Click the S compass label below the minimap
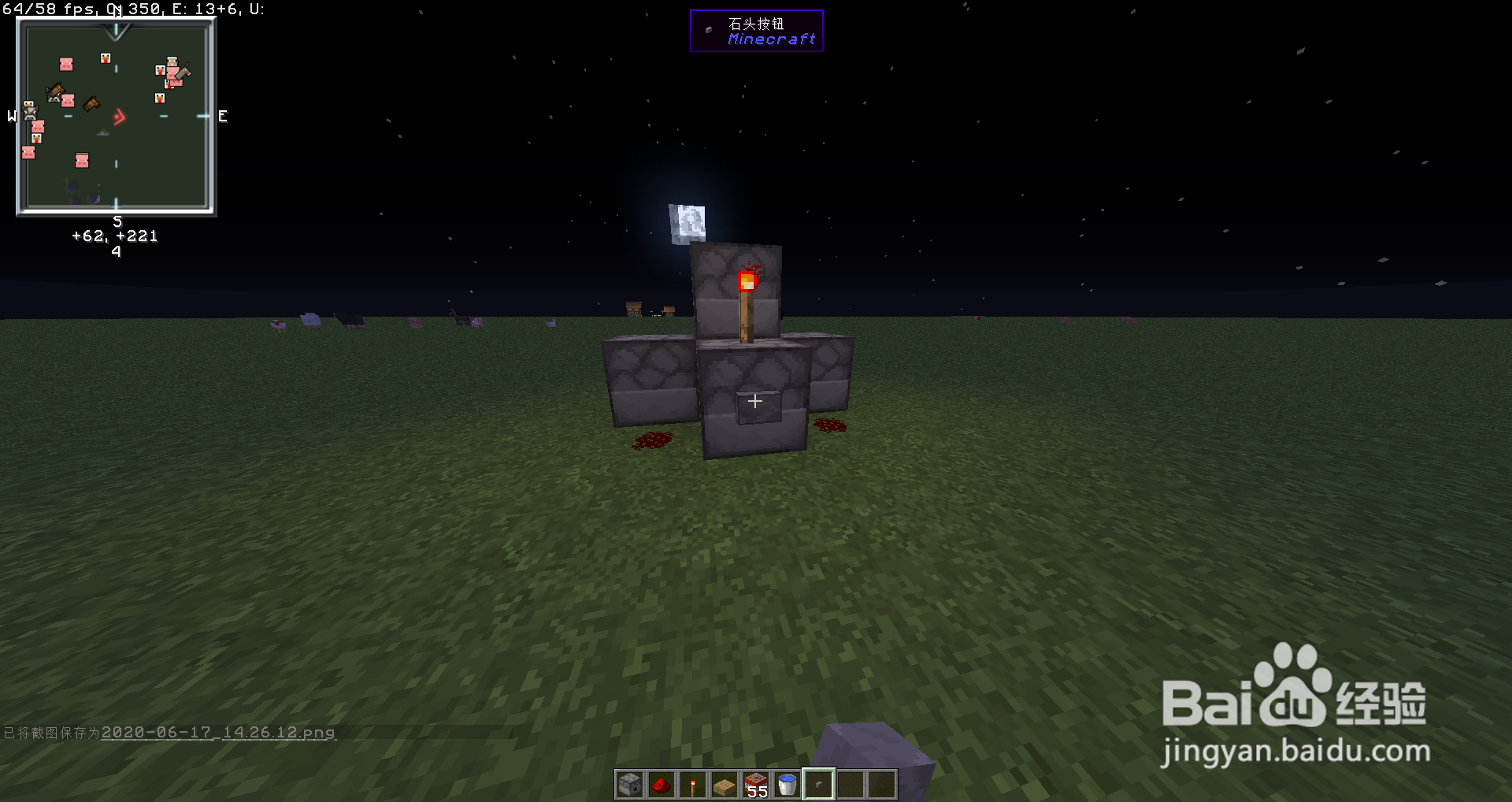 [117, 221]
